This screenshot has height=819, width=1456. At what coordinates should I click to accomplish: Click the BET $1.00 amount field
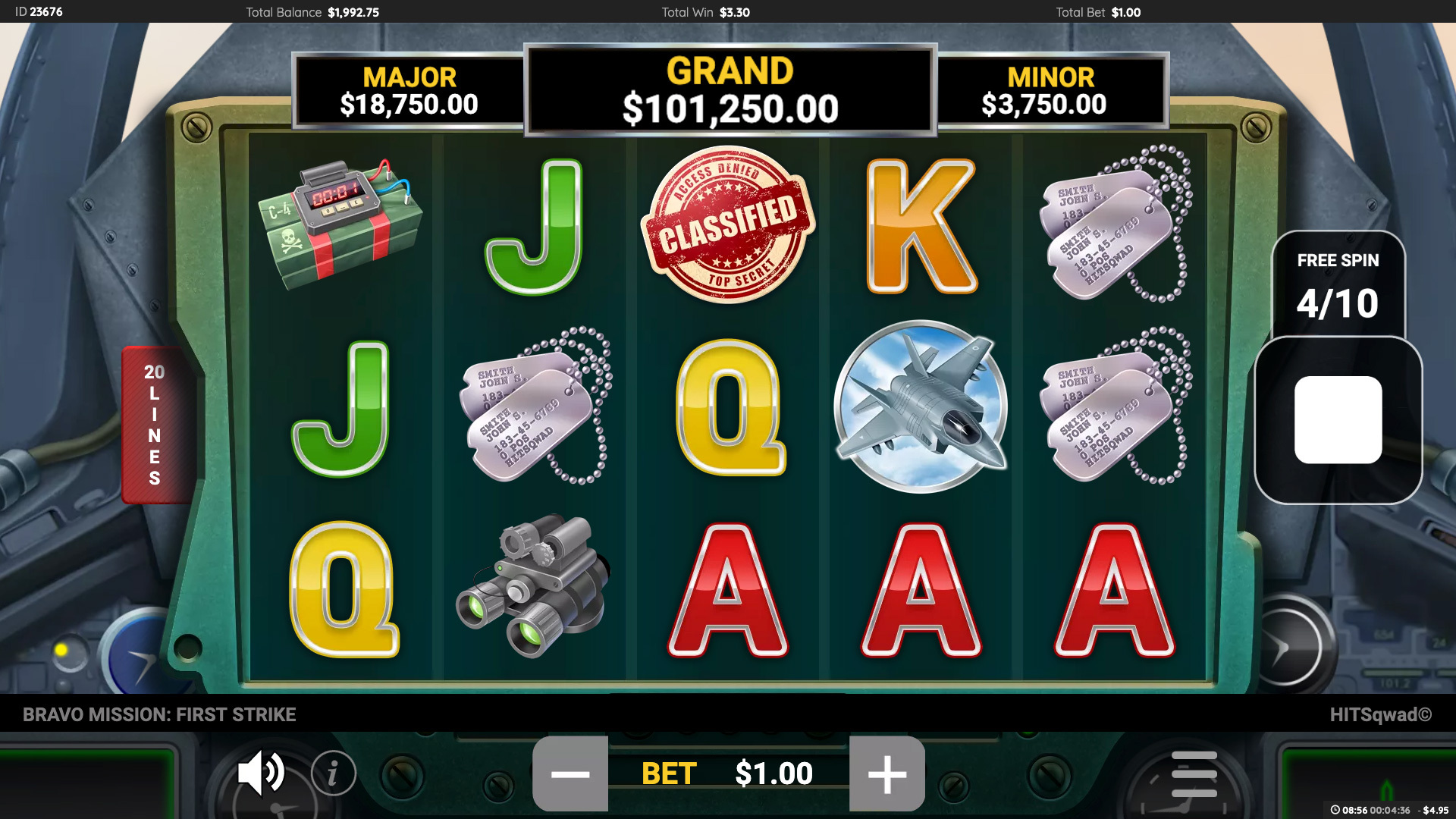coord(730,773)
